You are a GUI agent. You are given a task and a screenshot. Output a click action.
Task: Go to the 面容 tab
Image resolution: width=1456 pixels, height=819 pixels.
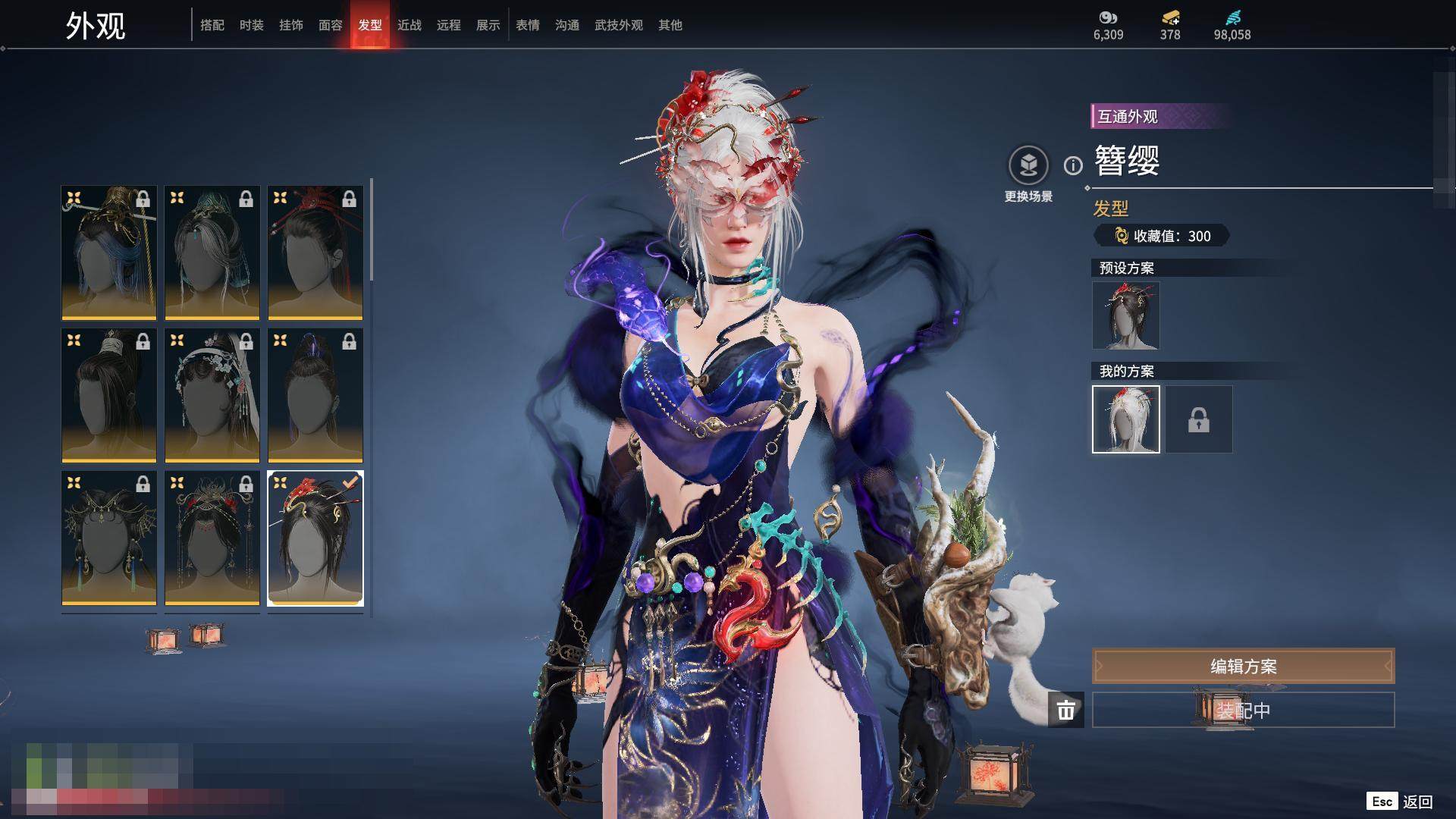[331, 25]
